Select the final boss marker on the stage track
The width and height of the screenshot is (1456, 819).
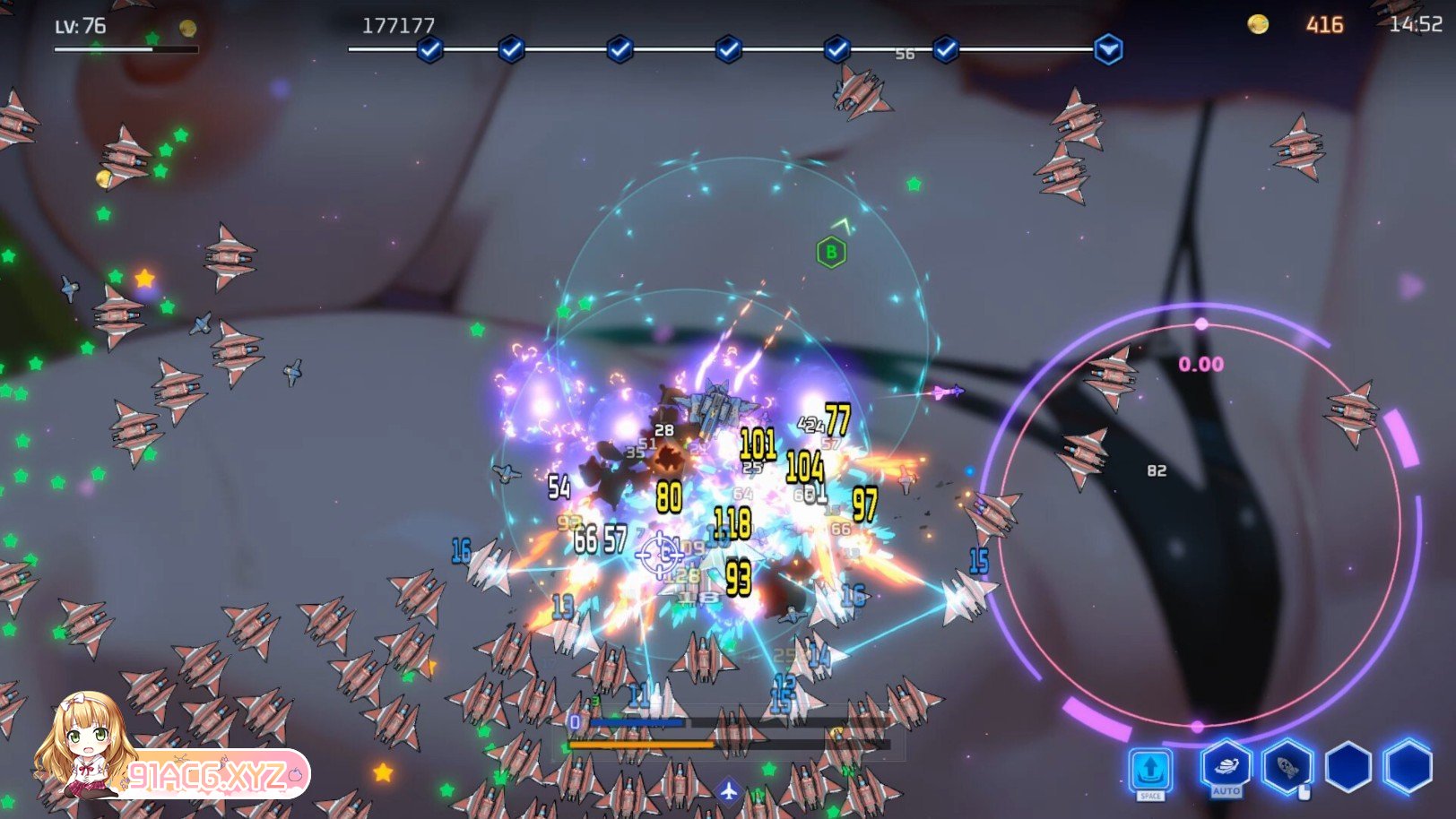(1108, 48)
